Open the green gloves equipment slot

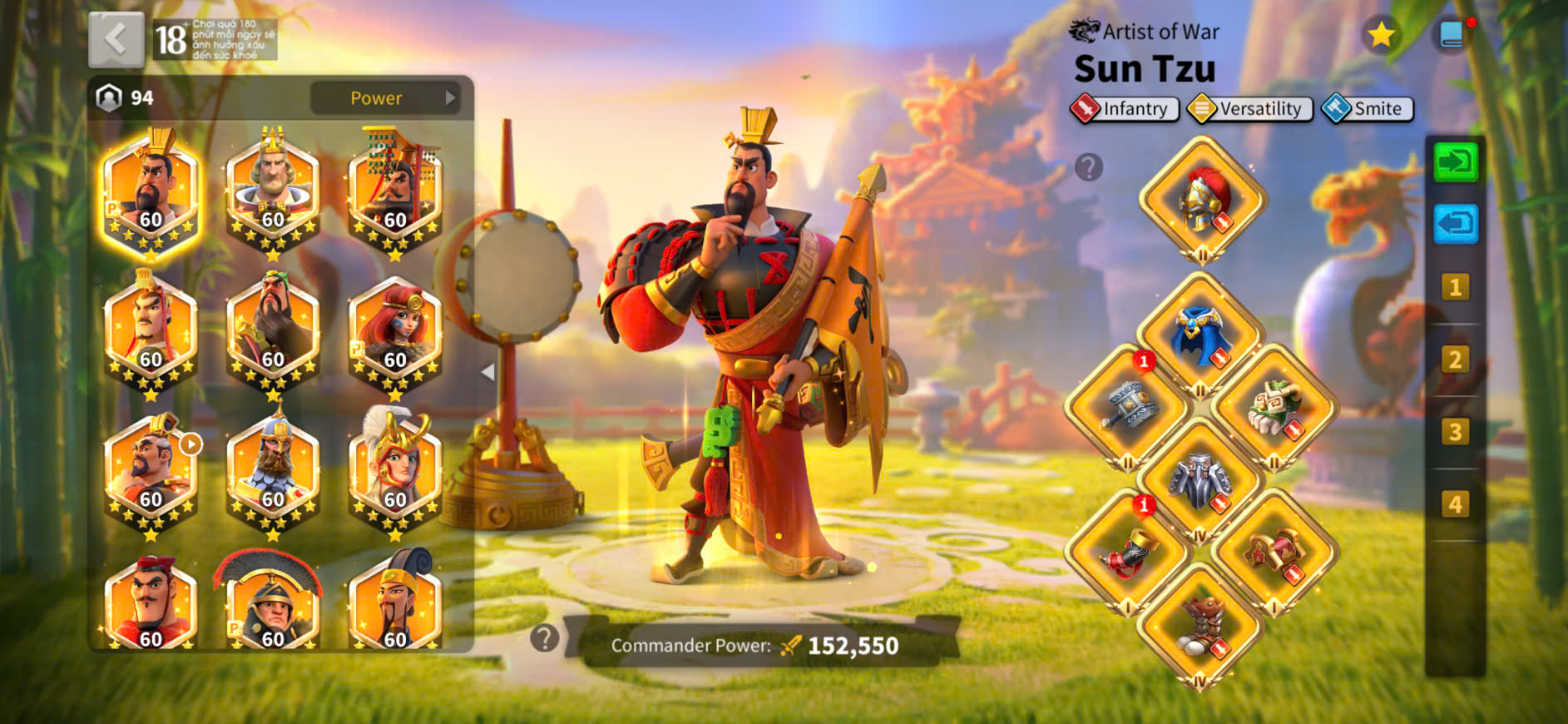pos(1274,408)
